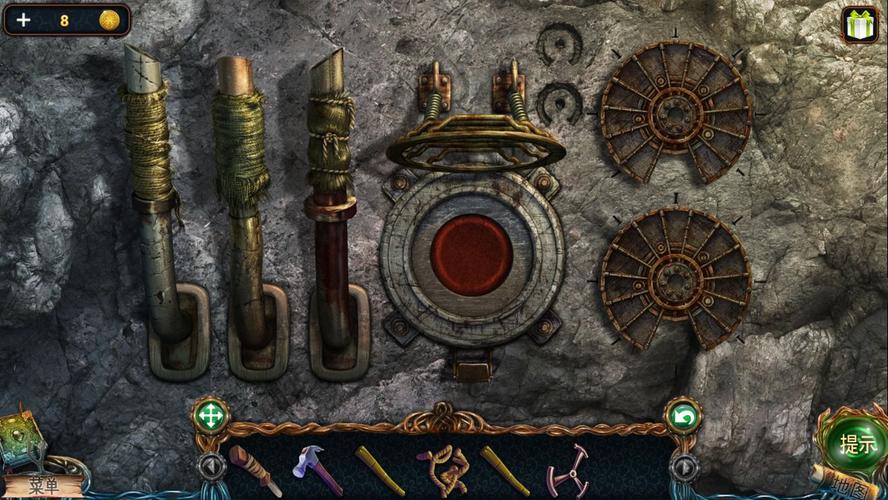Click the green four-arrow move button

211,415
